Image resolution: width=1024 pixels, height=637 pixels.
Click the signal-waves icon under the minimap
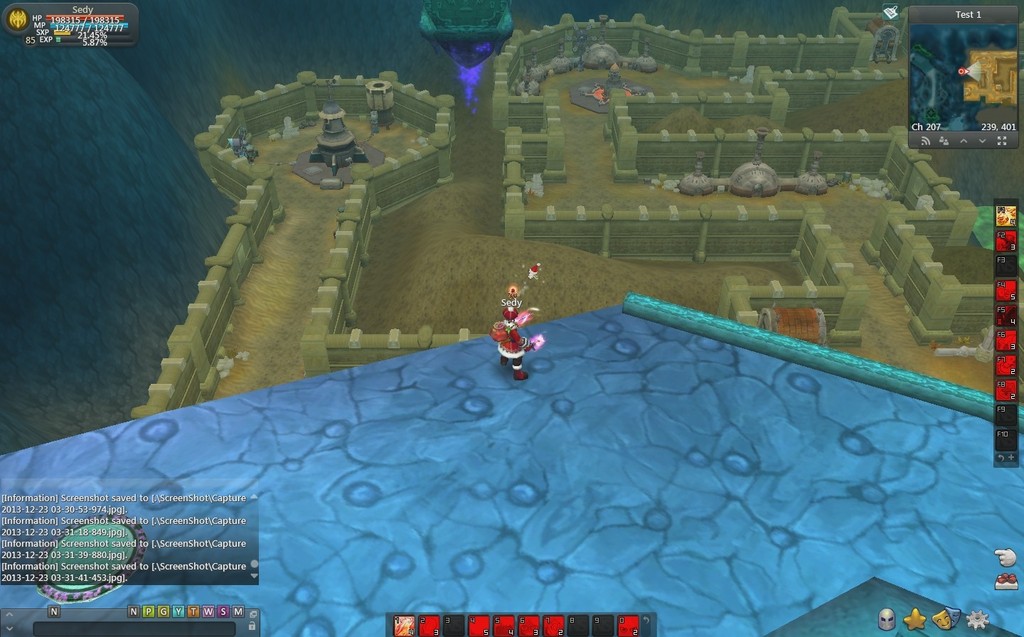[925, 142]
